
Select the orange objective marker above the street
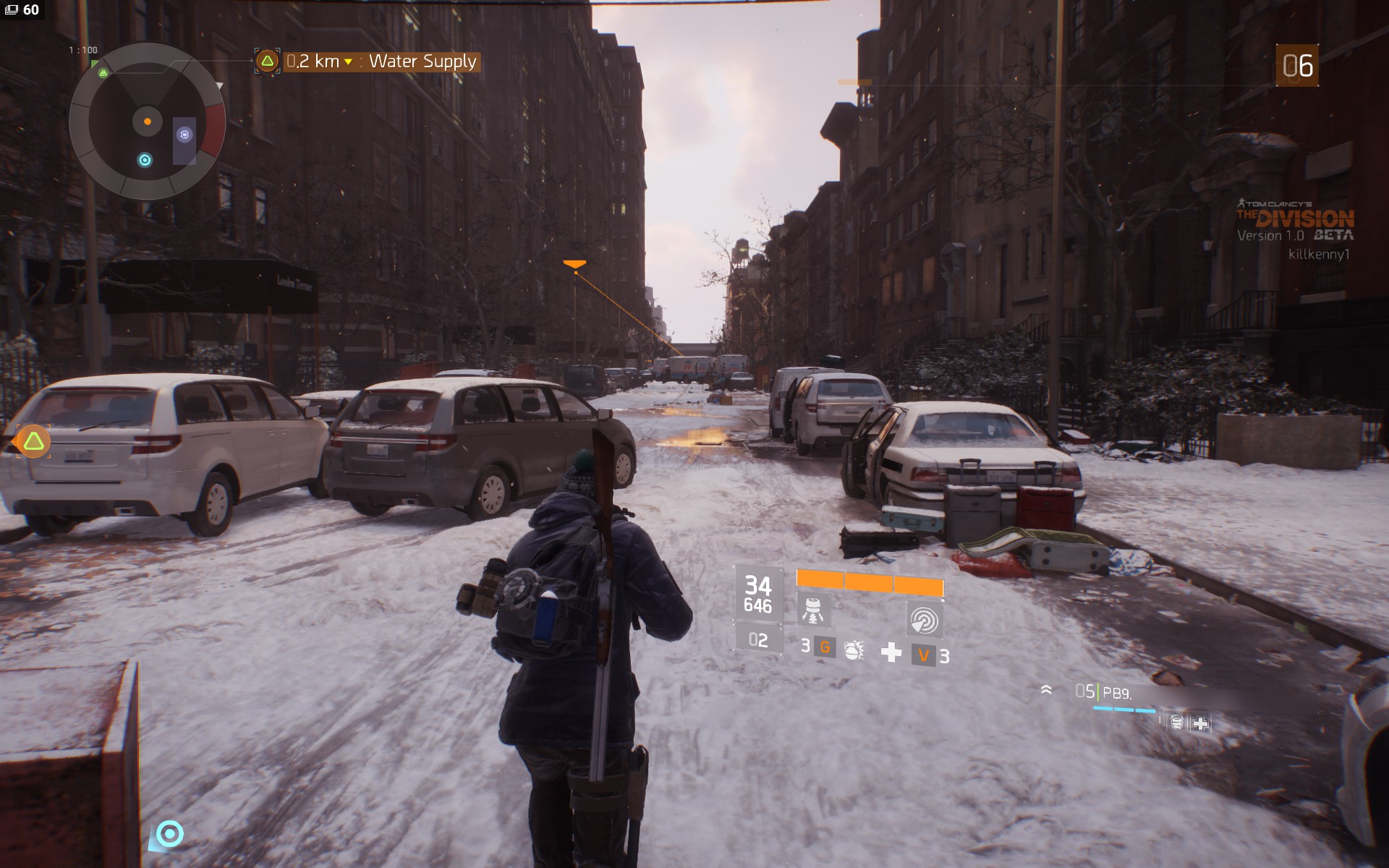point(574,265)
